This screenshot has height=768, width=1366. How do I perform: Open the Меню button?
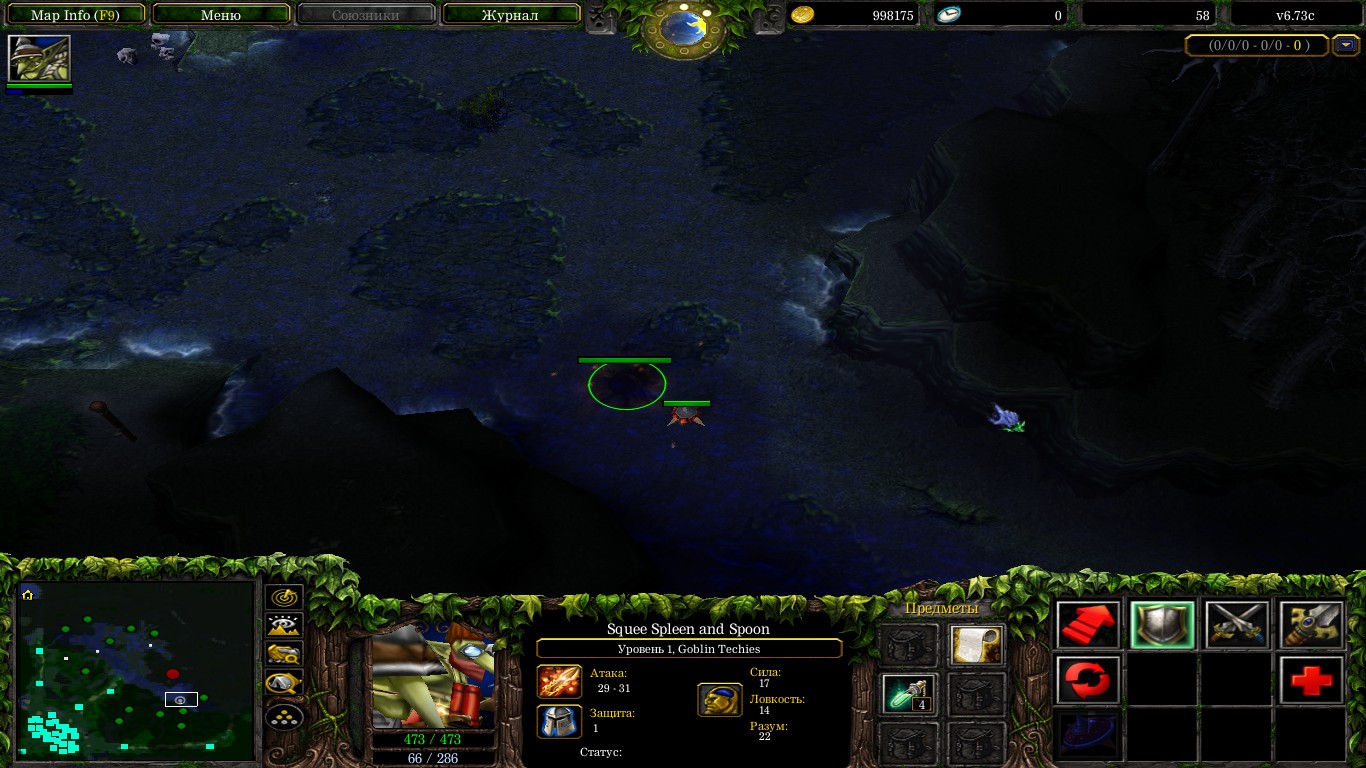pyautogui.click(x=221, y=15)
